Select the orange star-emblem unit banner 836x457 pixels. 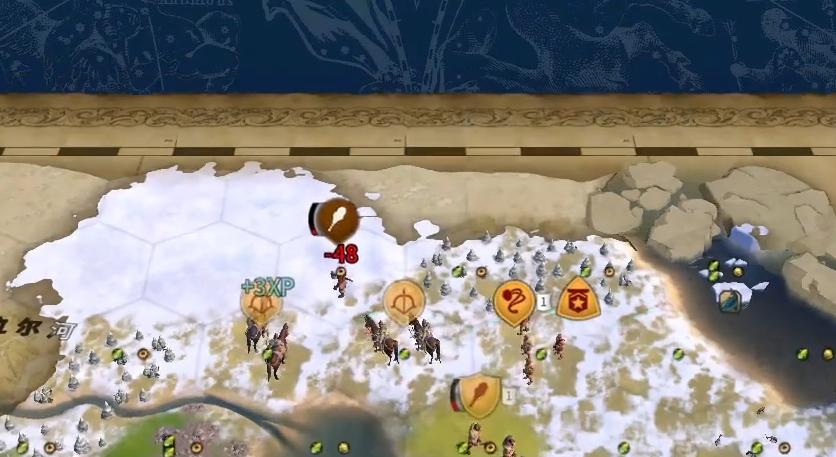pos(578,299)
